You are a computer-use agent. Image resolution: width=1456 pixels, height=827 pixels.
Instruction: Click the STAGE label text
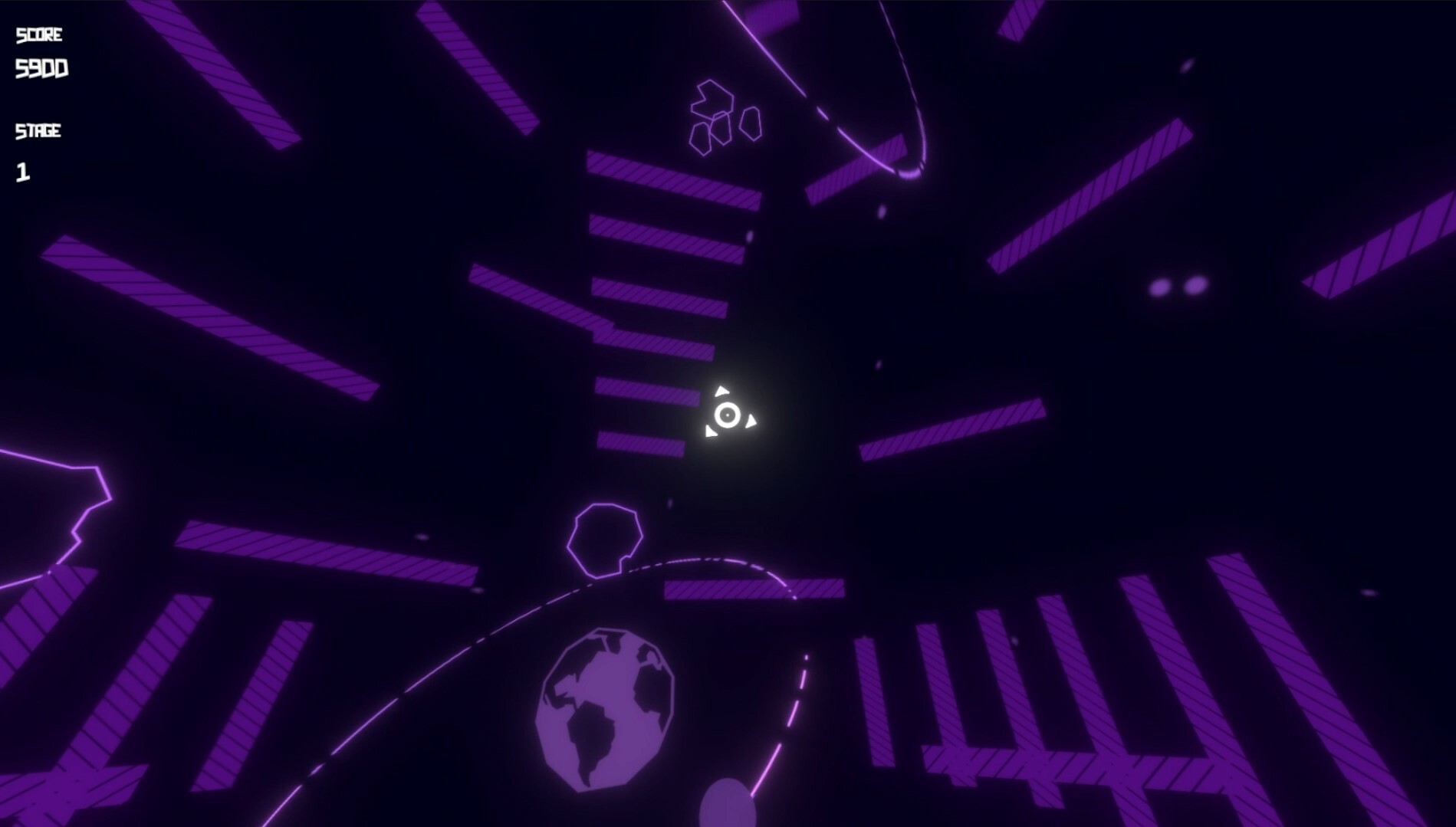(37, 130)
